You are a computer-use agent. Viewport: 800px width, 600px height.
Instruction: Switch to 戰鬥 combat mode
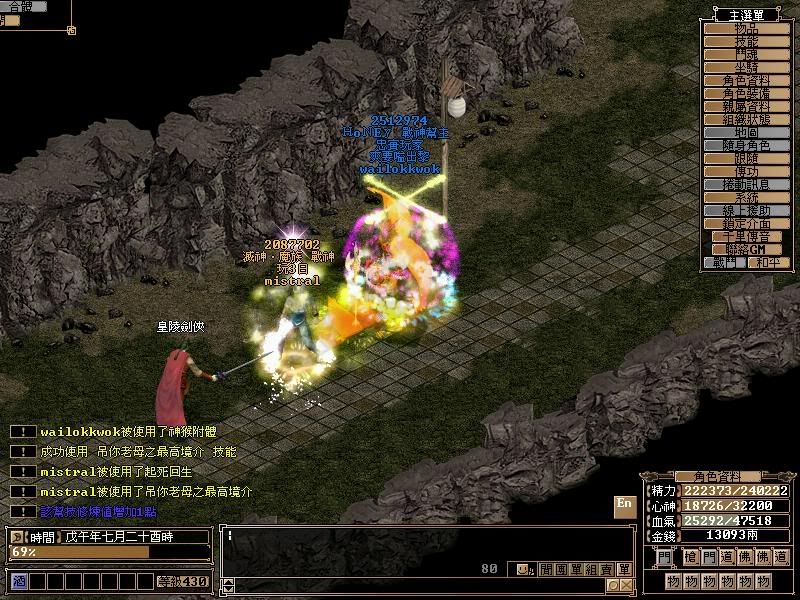pyautogui.click(x=725, y=262)
